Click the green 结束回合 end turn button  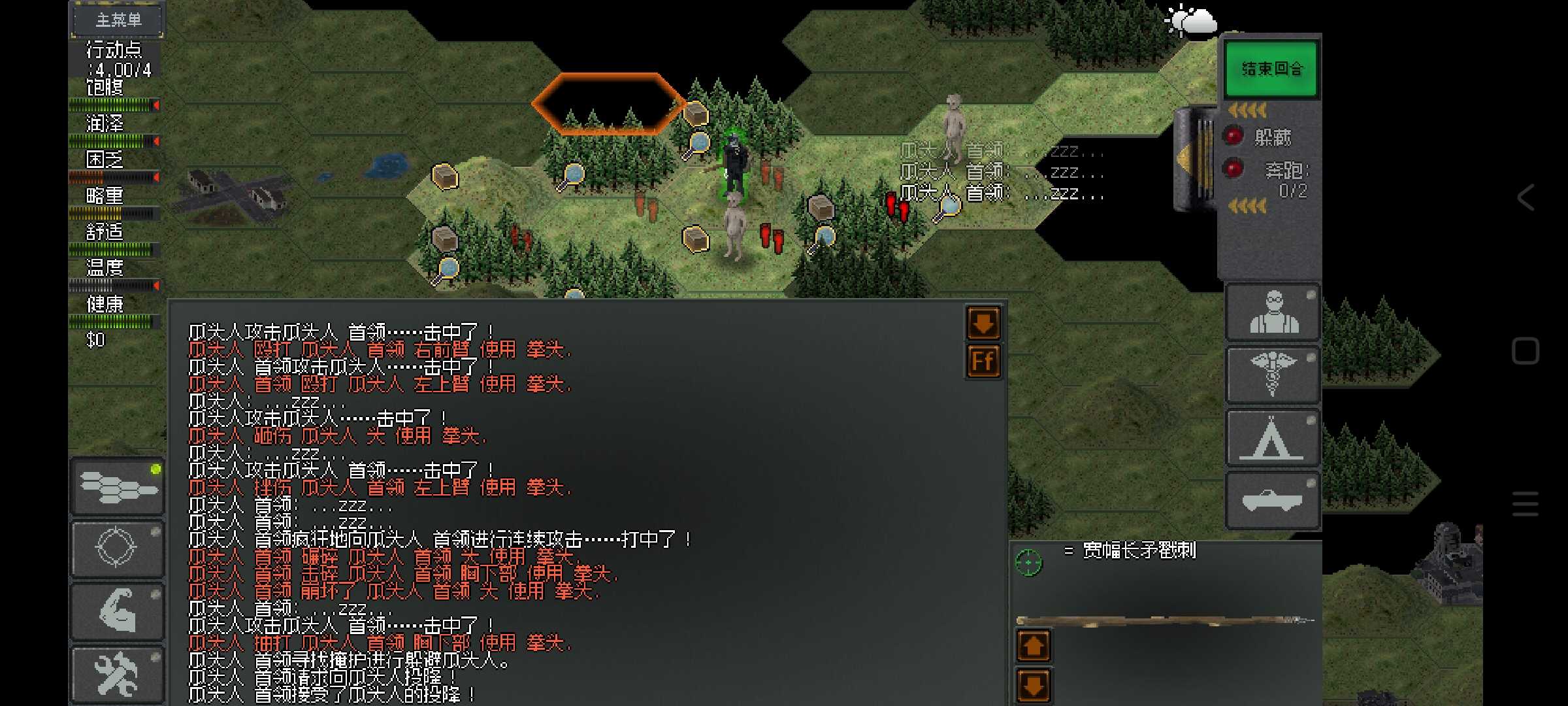pyautogui.click(x=1271, y=69)
